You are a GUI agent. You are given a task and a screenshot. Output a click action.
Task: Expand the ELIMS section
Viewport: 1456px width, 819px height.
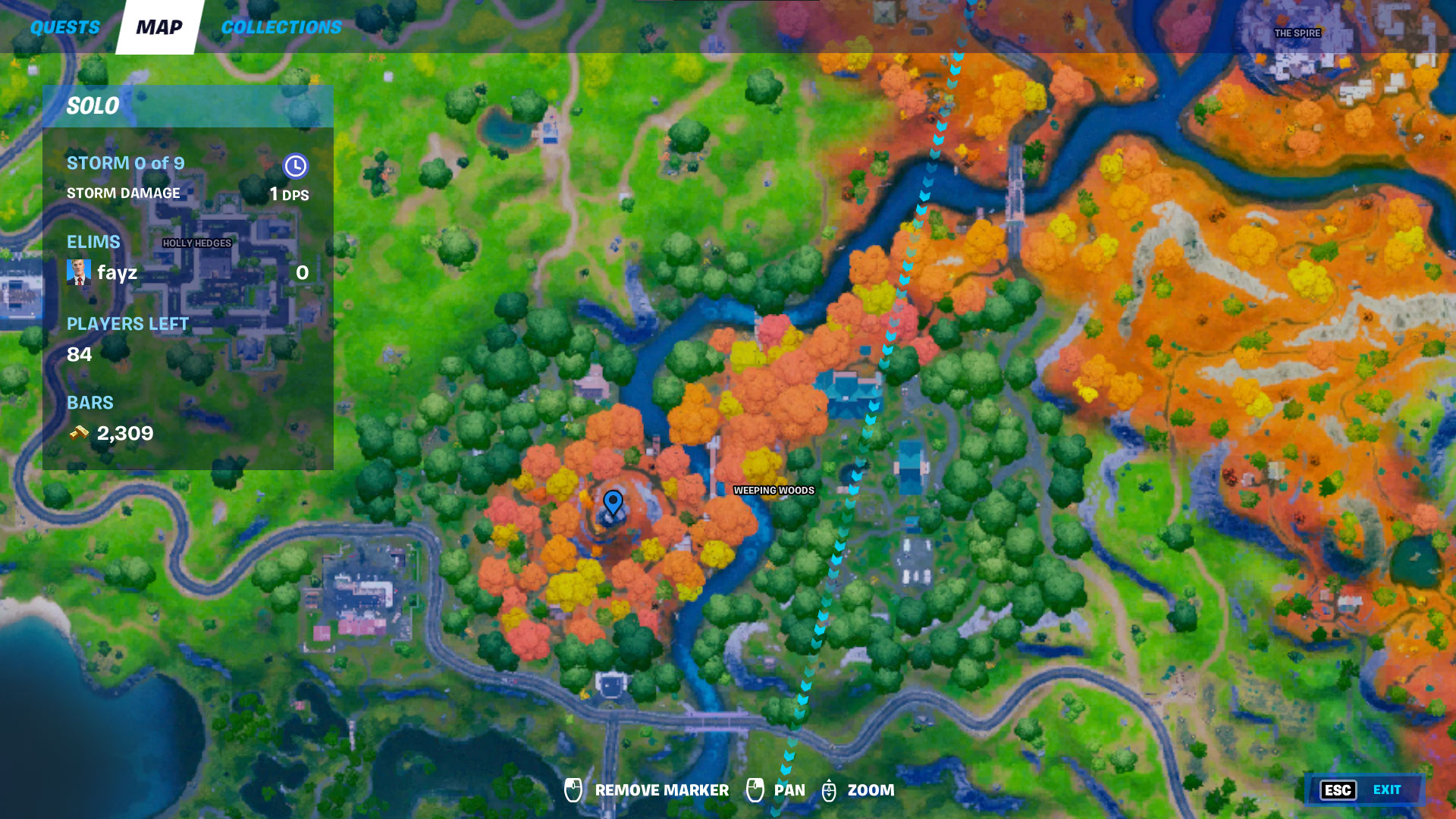click(94, 242)
